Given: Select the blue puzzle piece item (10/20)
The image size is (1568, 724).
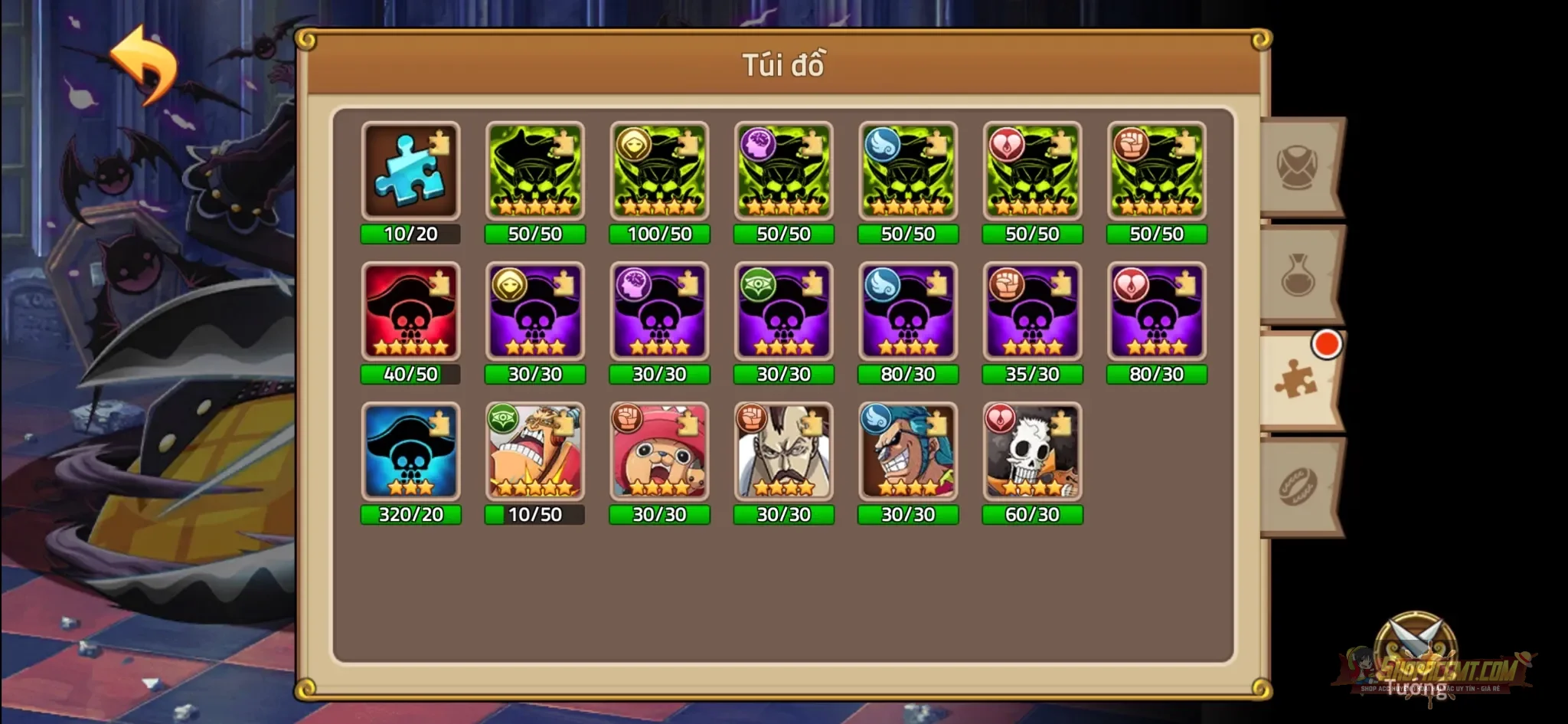Looking at the screenshot, I should pyautogui.click(x=411, y=170).
